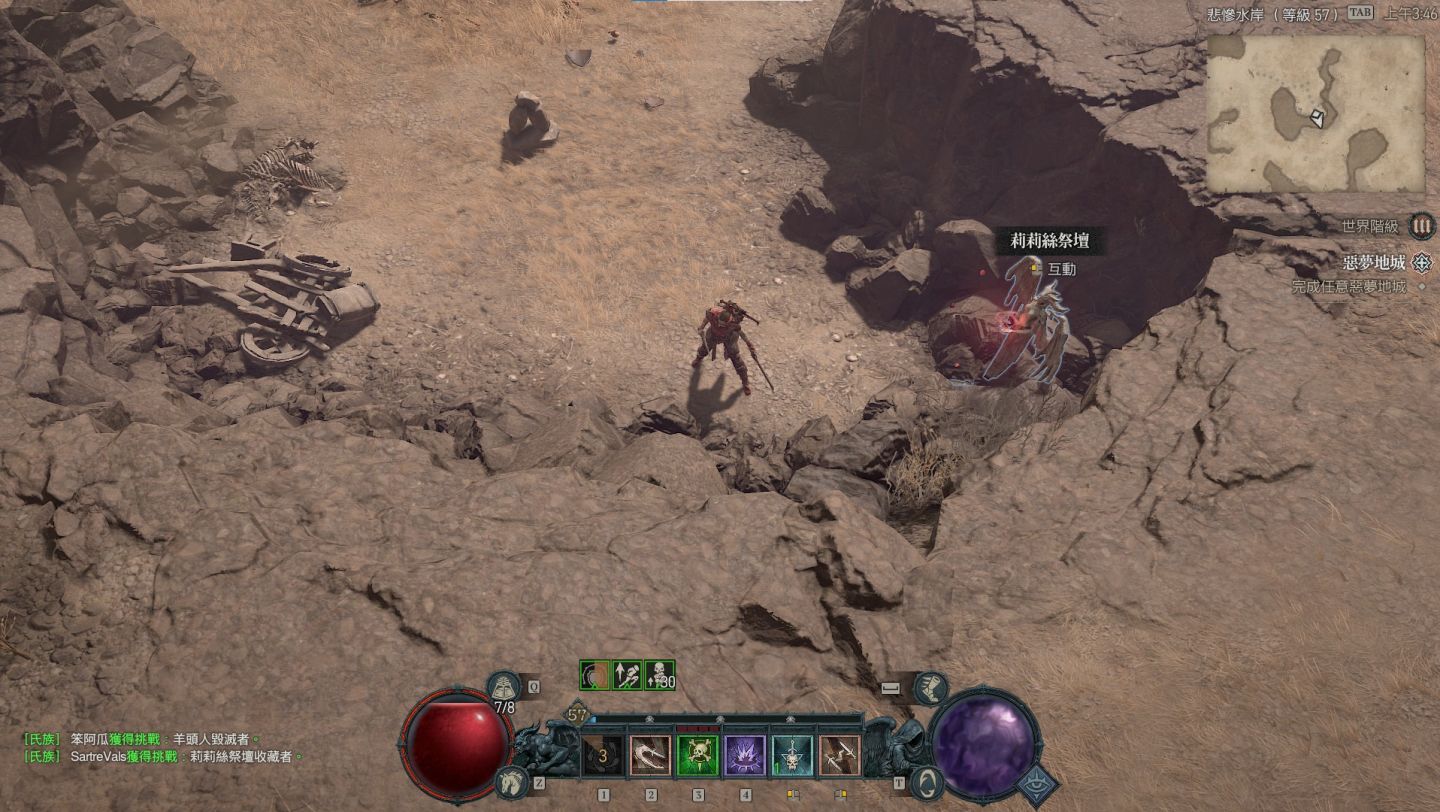Interact with the 莉莉絲祭壇 prompt label

(x=1061, y=269)
